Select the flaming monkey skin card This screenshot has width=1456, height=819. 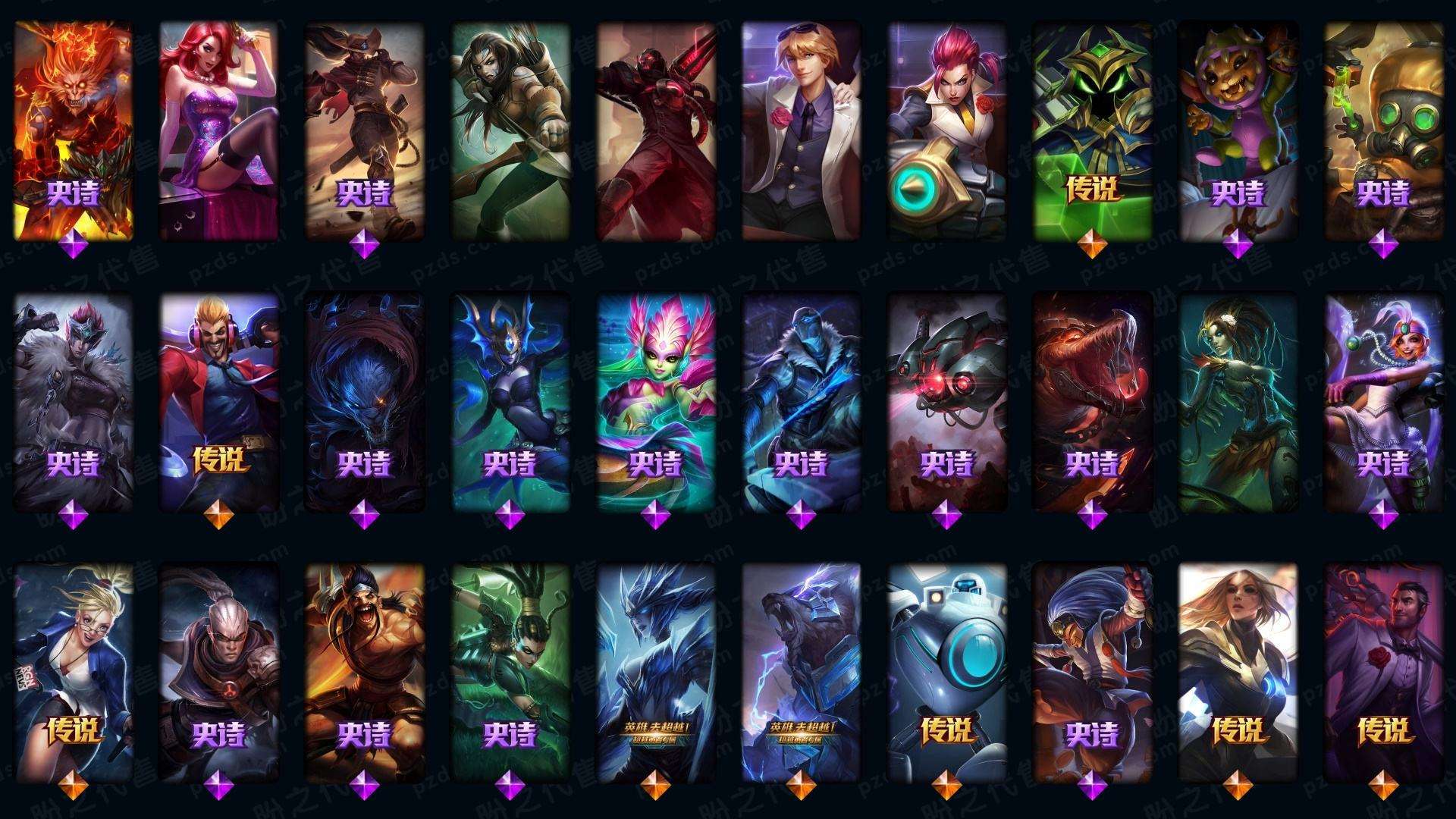[73, 130]
